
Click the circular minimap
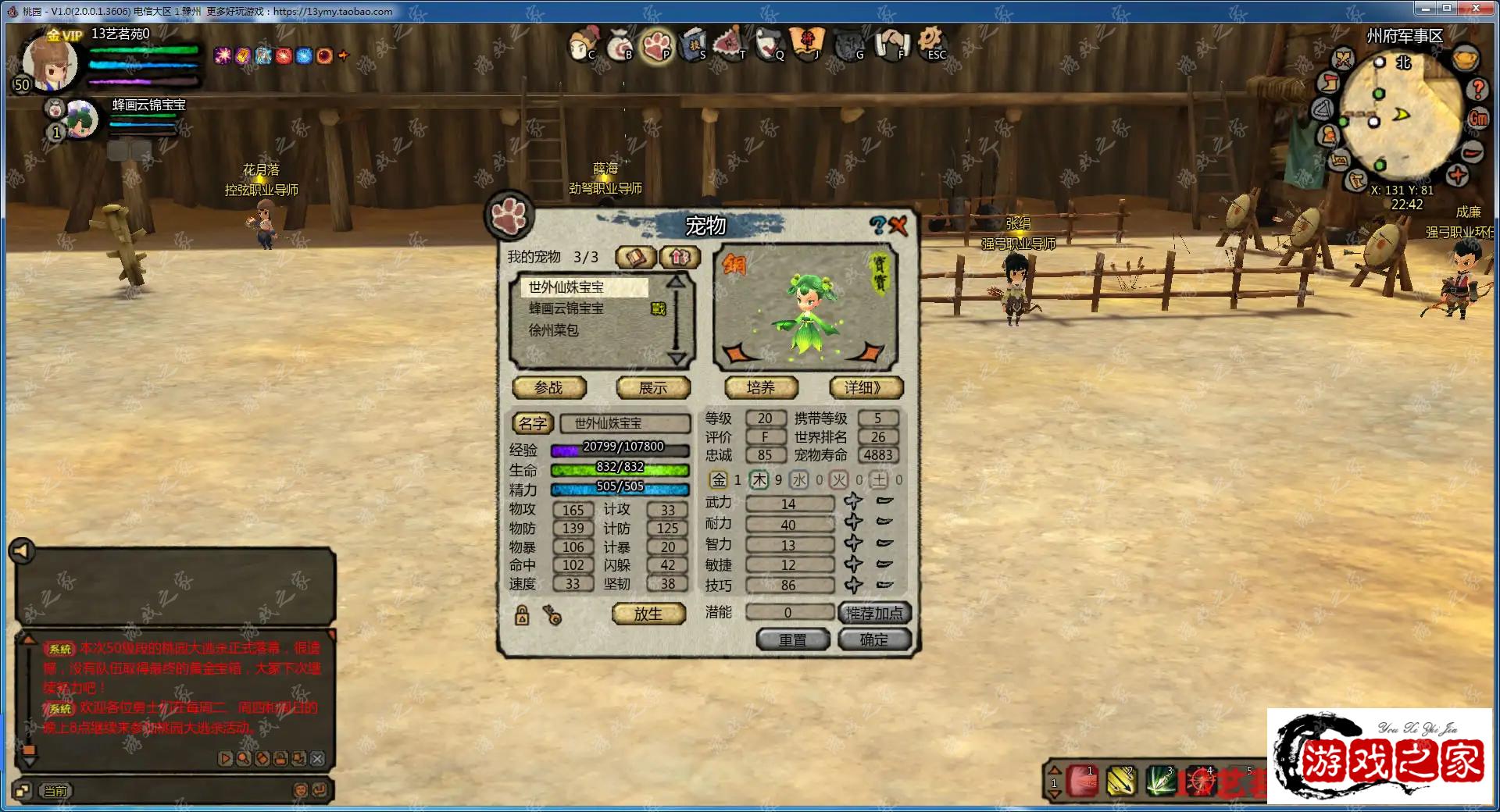pyautogui.click(x=1399, y=117)
